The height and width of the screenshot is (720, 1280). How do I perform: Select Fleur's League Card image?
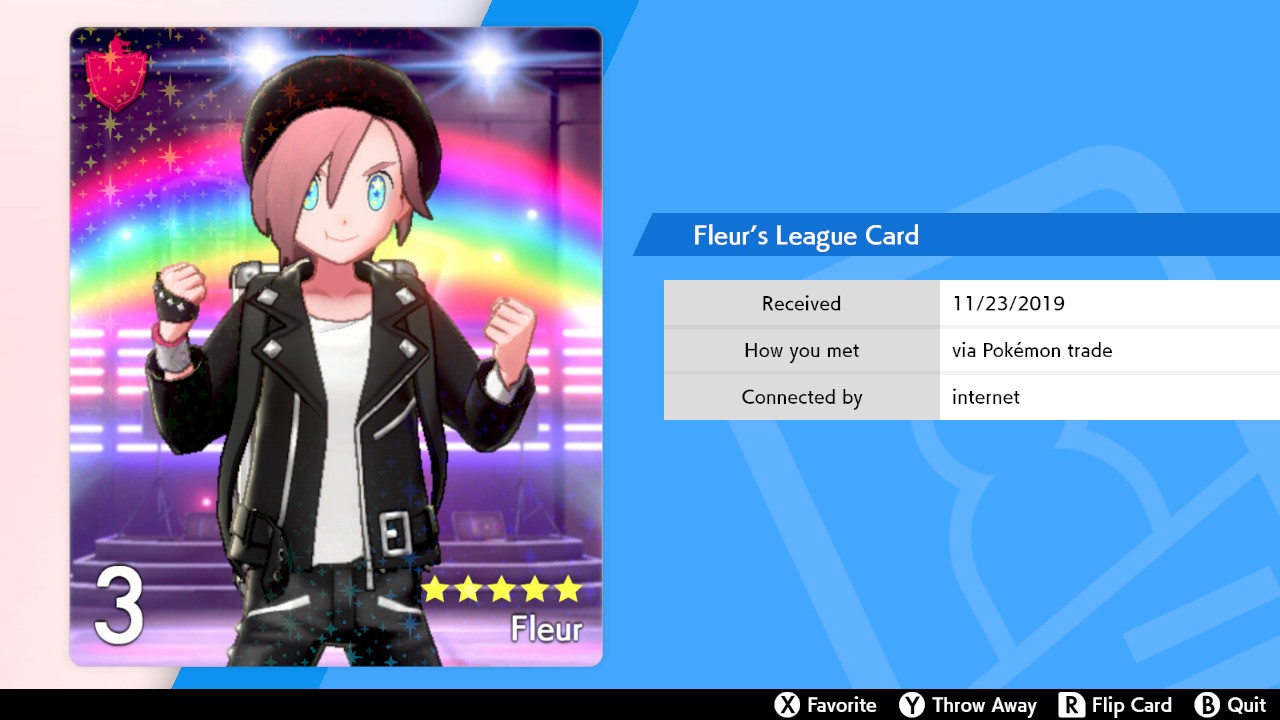[x=336, y=346]
